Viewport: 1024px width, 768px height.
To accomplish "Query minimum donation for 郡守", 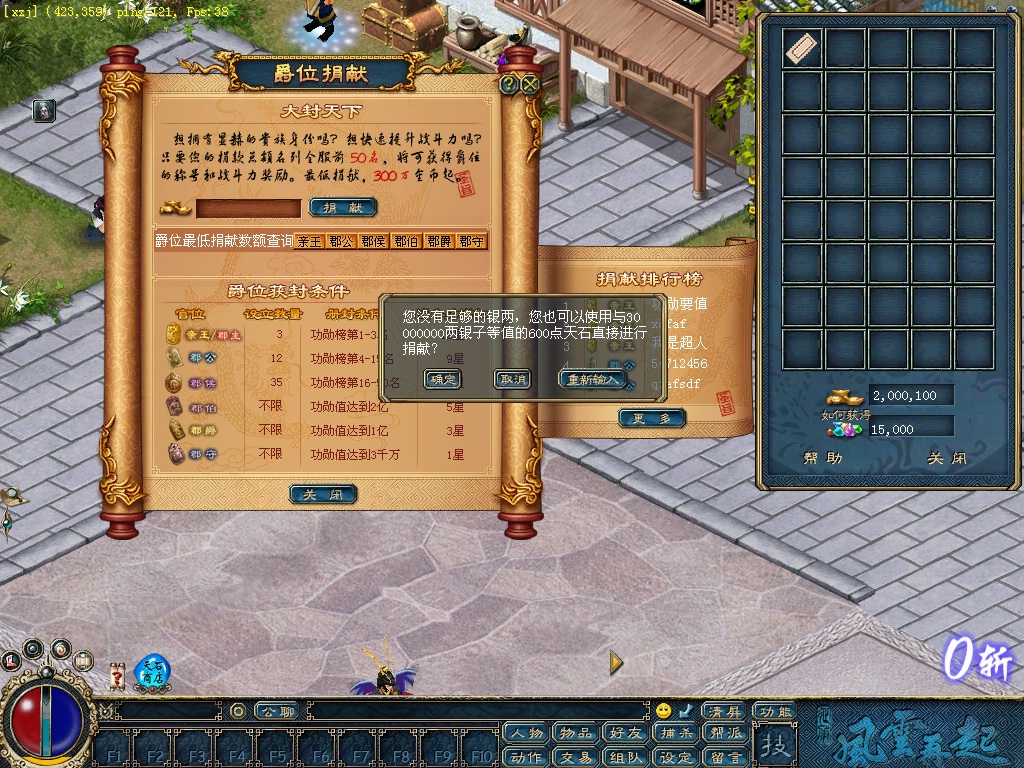I will pos(471,241).
